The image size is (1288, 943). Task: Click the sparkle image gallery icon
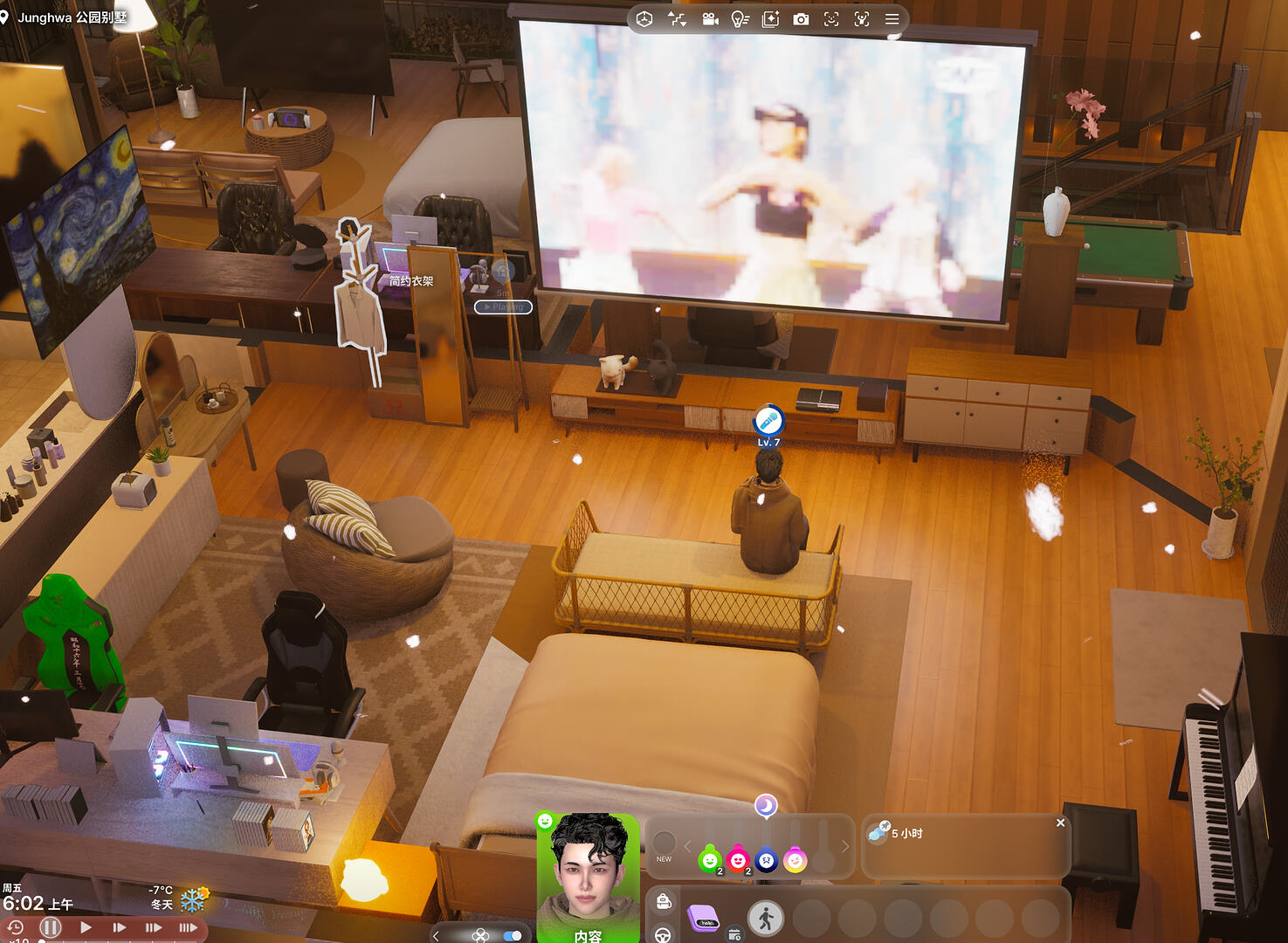[770, 19]
